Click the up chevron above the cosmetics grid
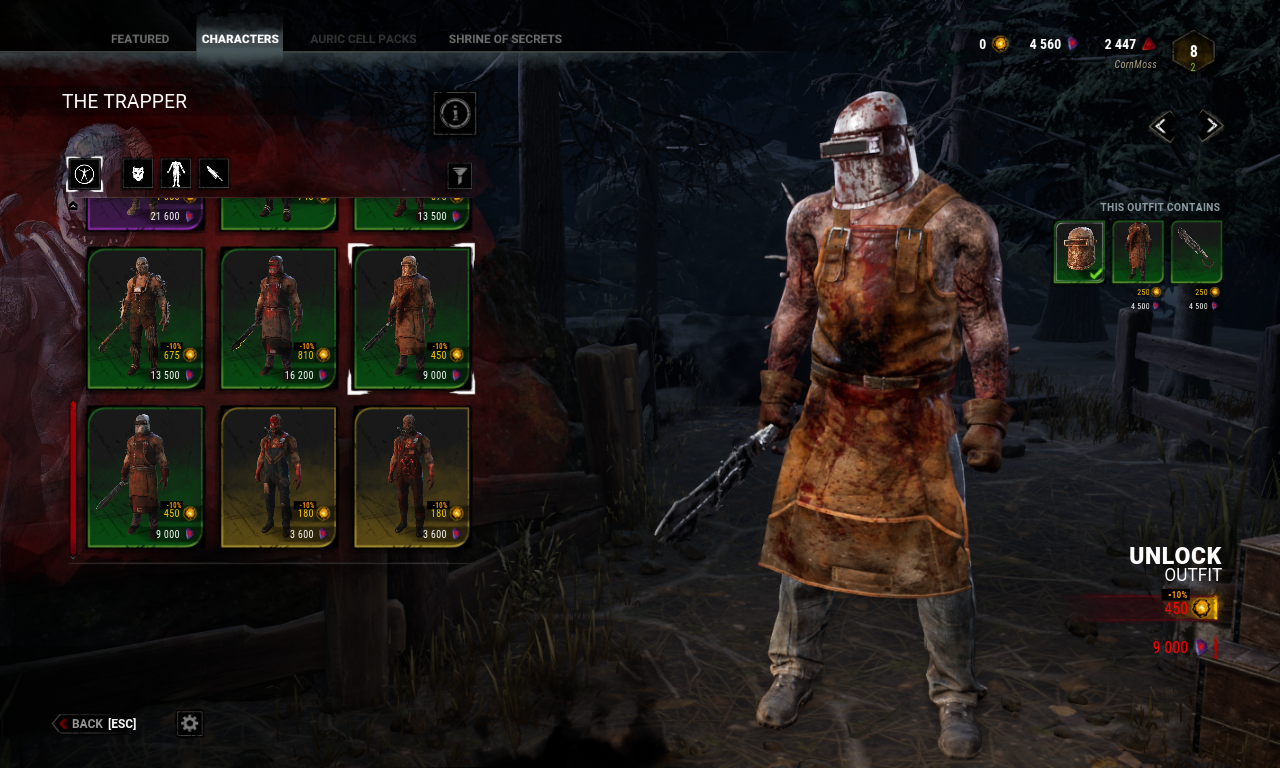Viewport: 1280px width, 768px height. point(71,204)
